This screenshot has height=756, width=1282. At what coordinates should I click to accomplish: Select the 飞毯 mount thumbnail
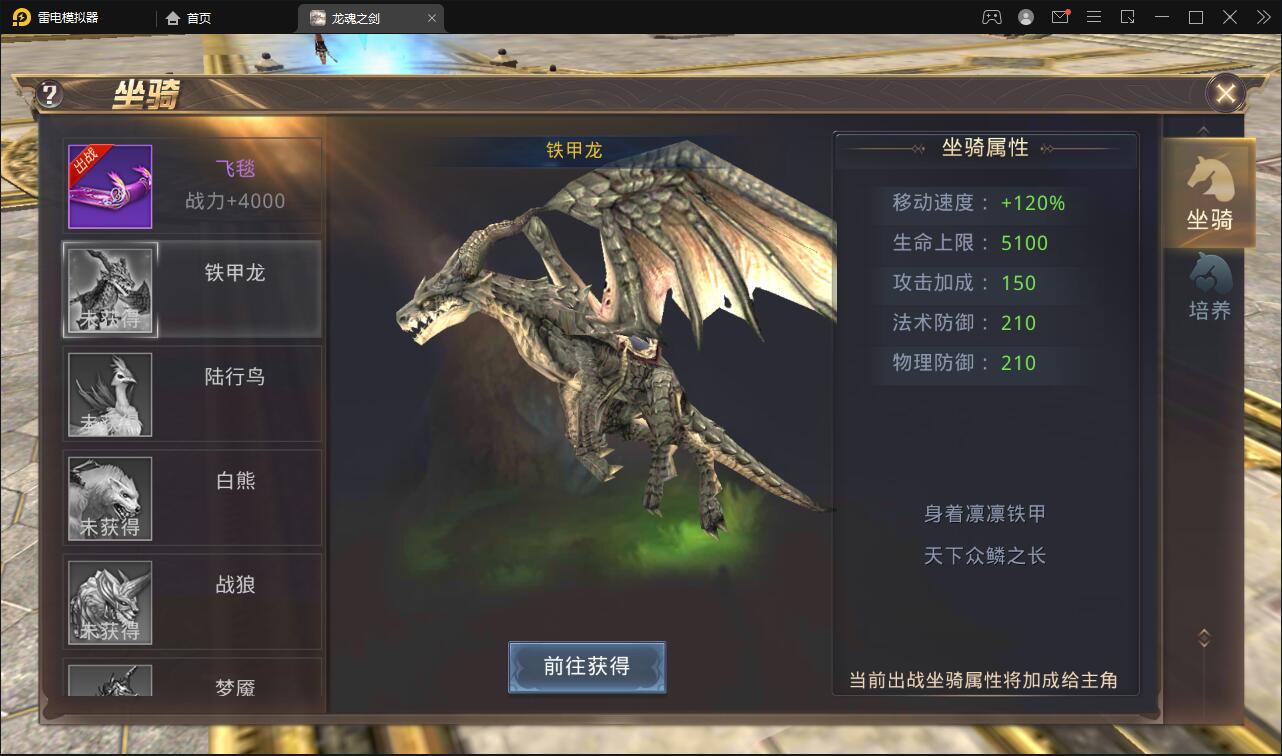point(110,185)
